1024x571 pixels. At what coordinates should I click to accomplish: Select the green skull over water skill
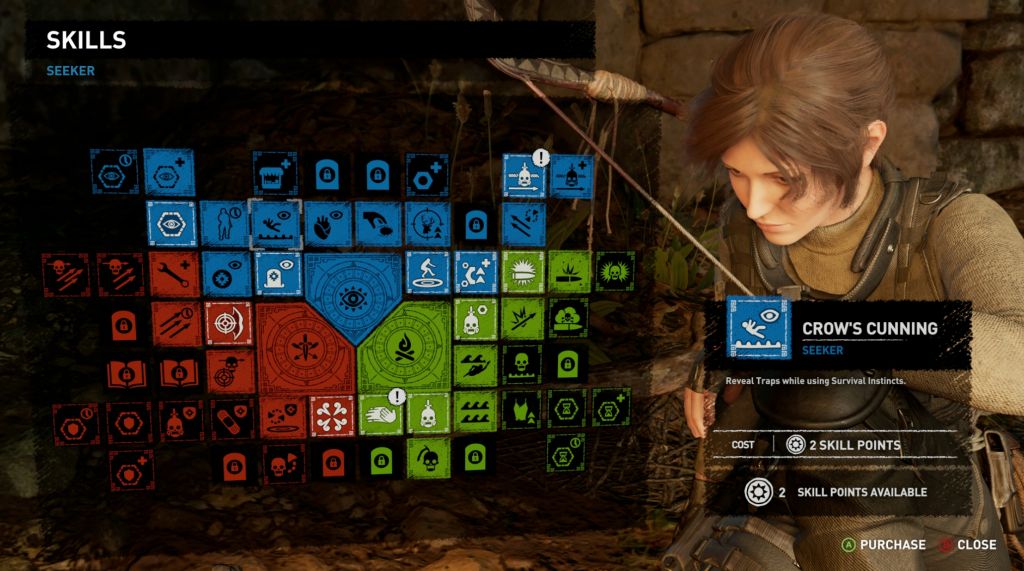[x=521, y=365]
